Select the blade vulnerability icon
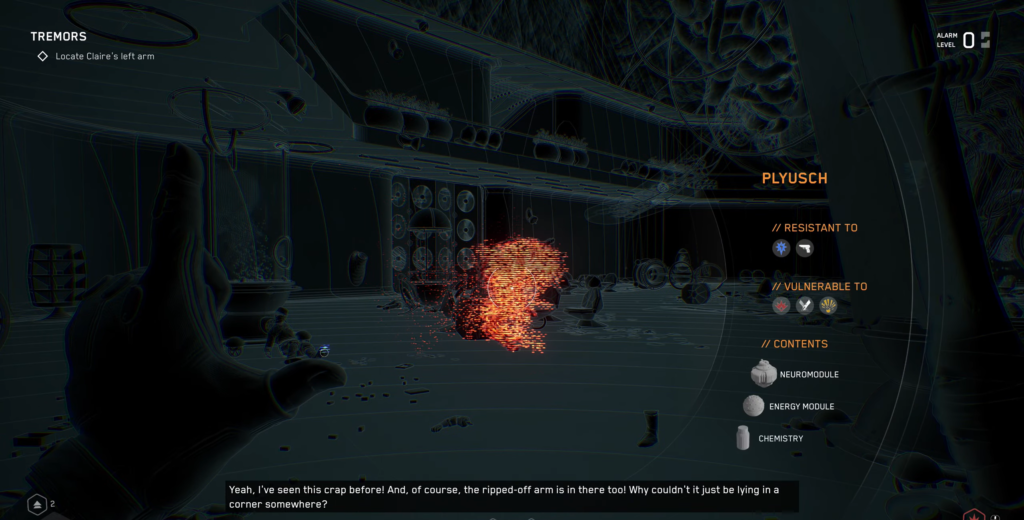 coord(805,306)
